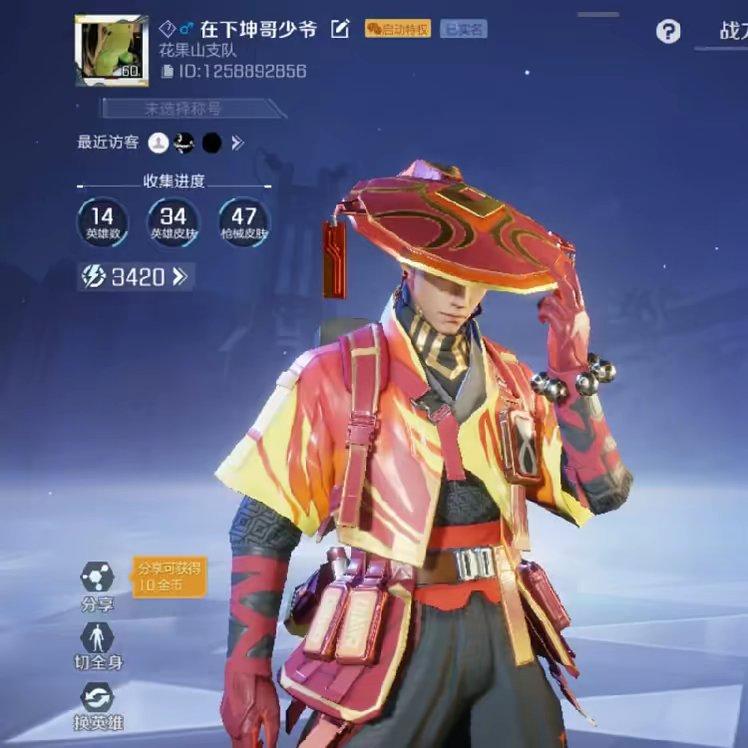Change hero using the 换英雄 button
The height and width of the screenshot is (748, 748).
[98, 704]
